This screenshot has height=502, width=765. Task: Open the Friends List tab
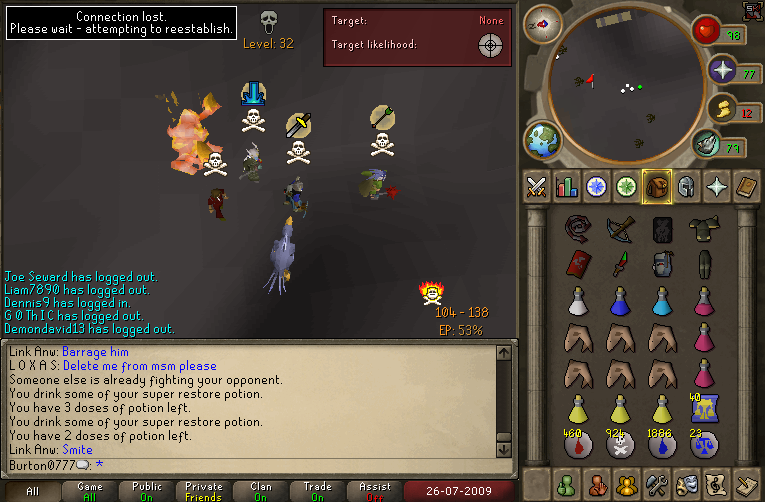pyautogui.click(x=567, y=483)
